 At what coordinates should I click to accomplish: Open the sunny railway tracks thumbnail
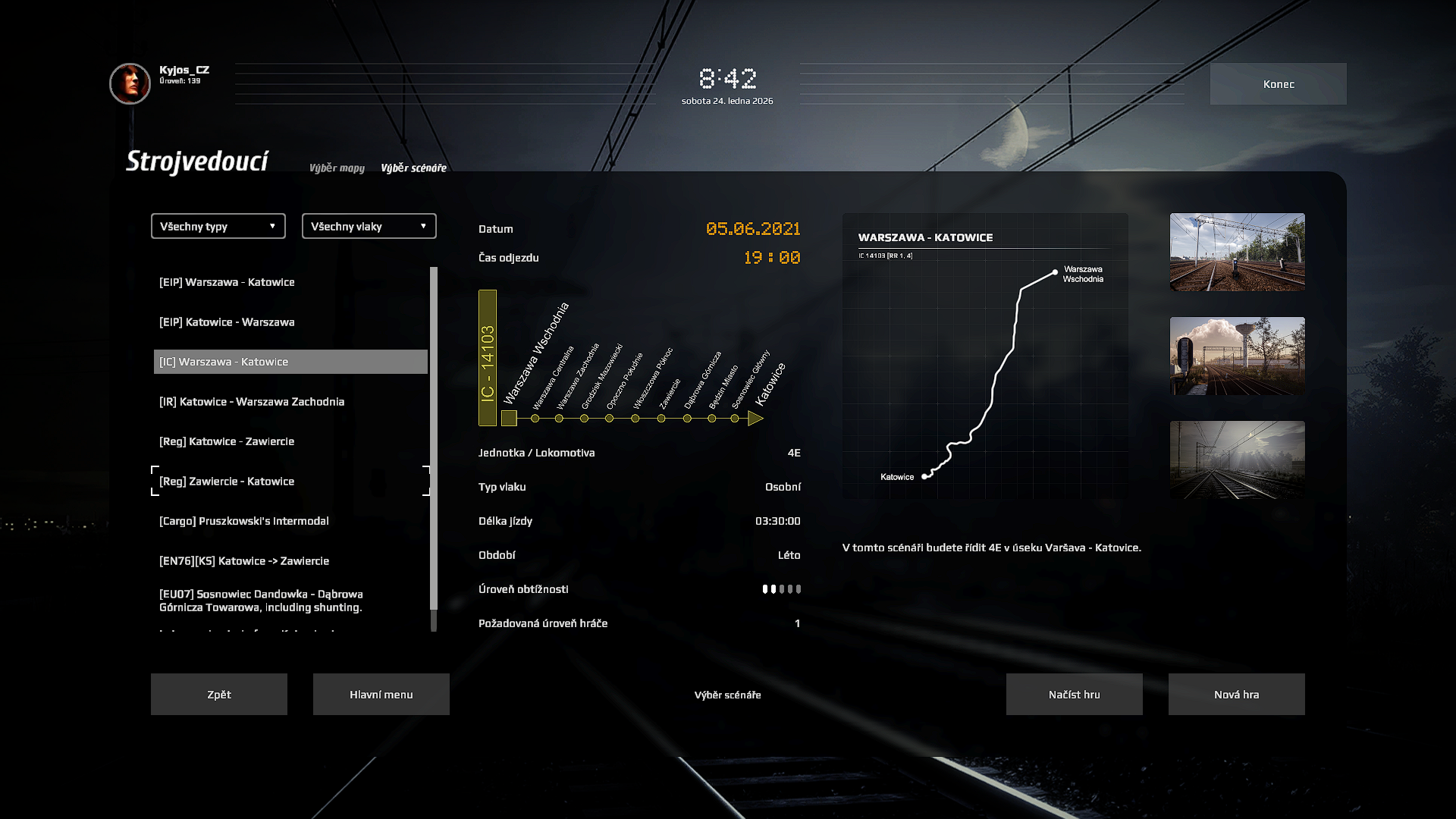[1237, 252]
